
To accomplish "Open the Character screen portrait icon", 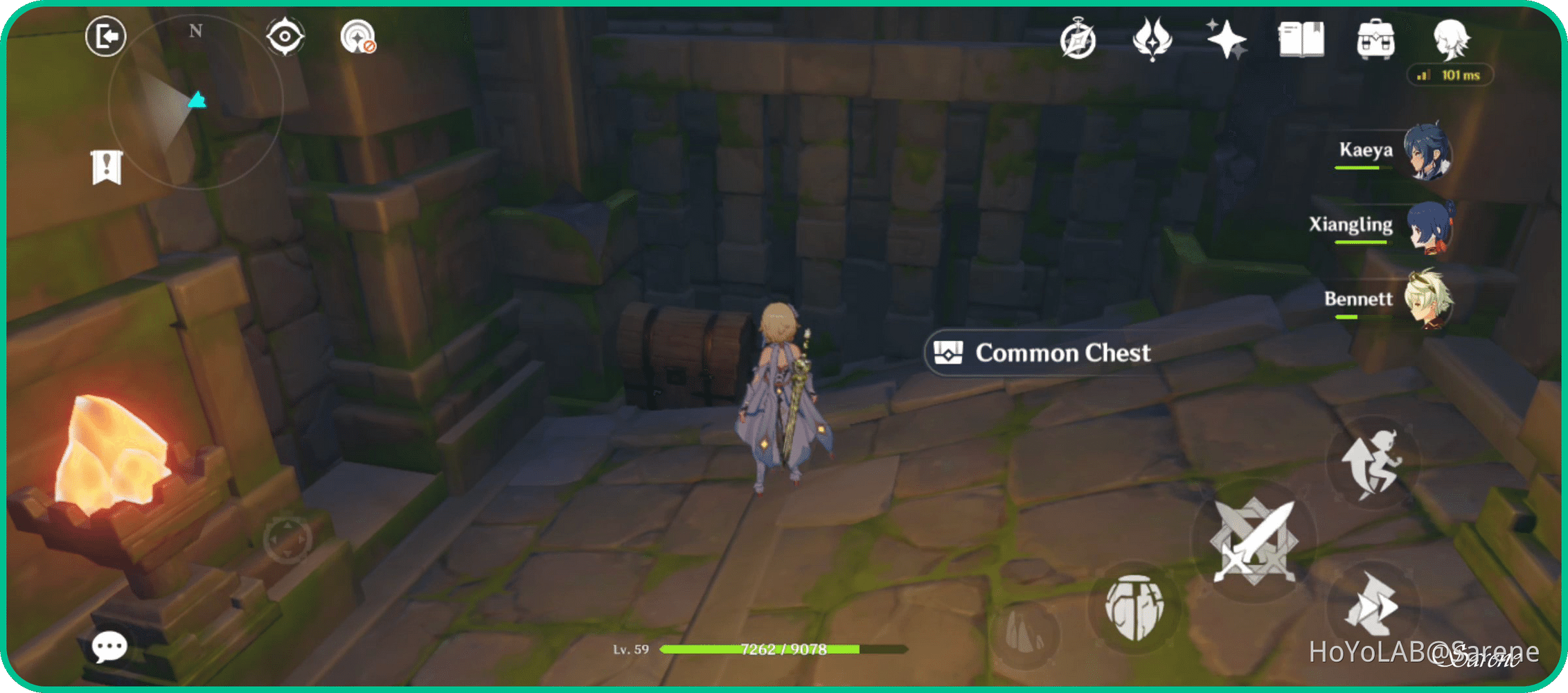I will (x=1453, y=40).
